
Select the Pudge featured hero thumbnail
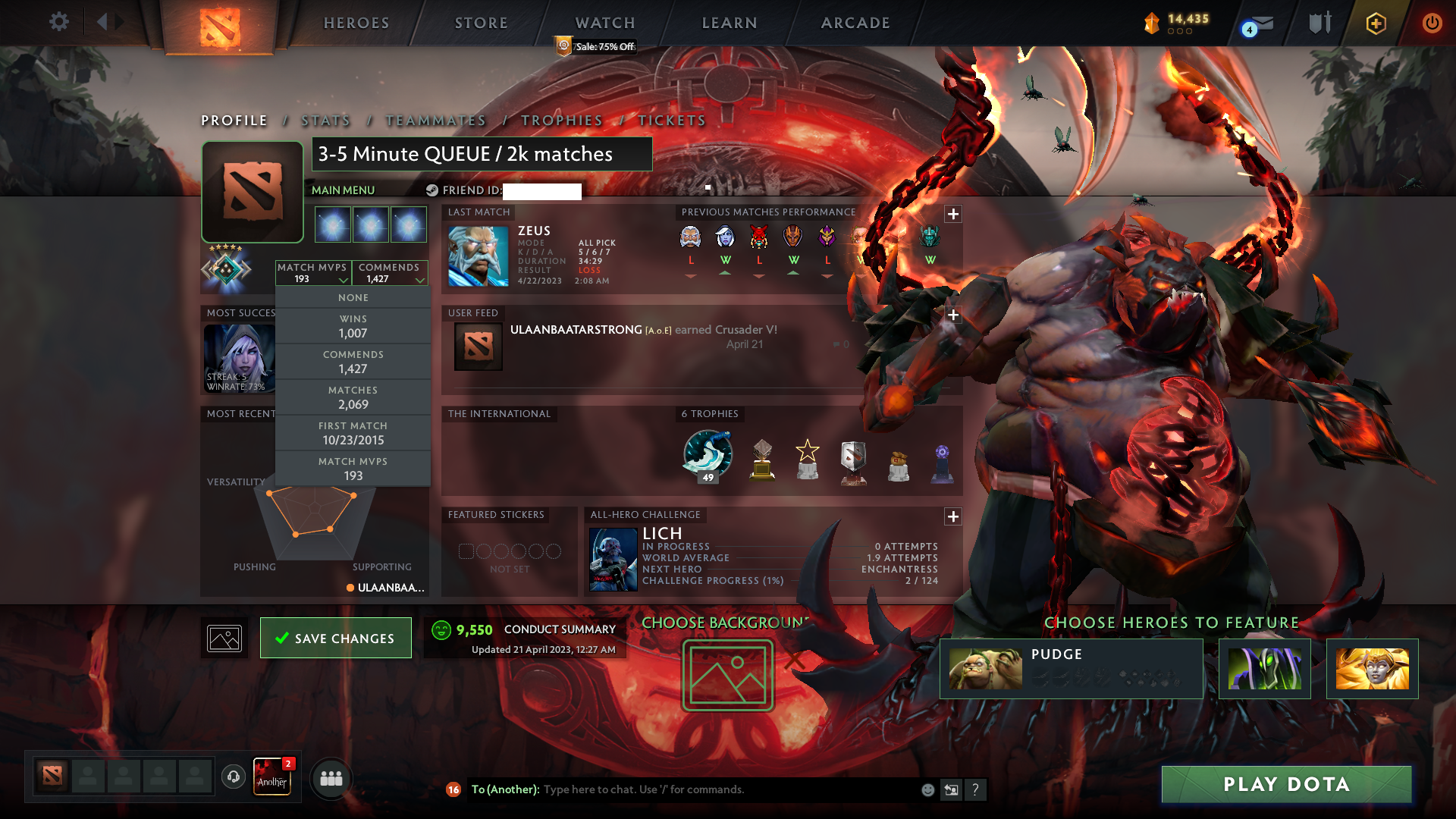(x=984, y=668)
